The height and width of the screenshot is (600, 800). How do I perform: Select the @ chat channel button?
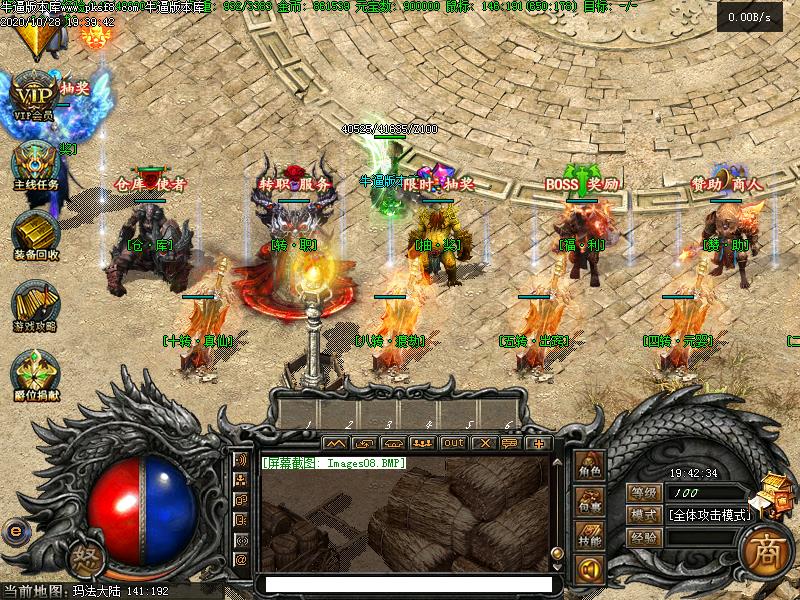tap(241, 560)
